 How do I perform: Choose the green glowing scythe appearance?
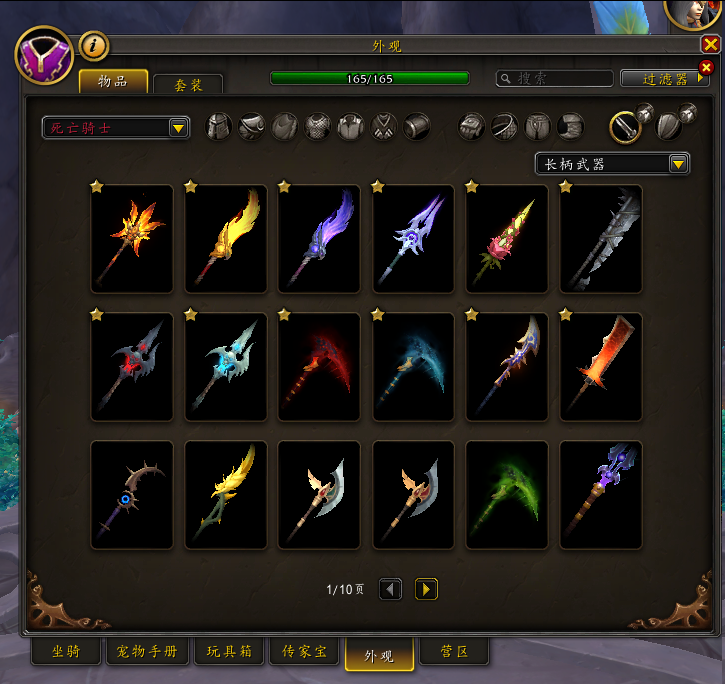pyautogui.click(x=507, y=495)
